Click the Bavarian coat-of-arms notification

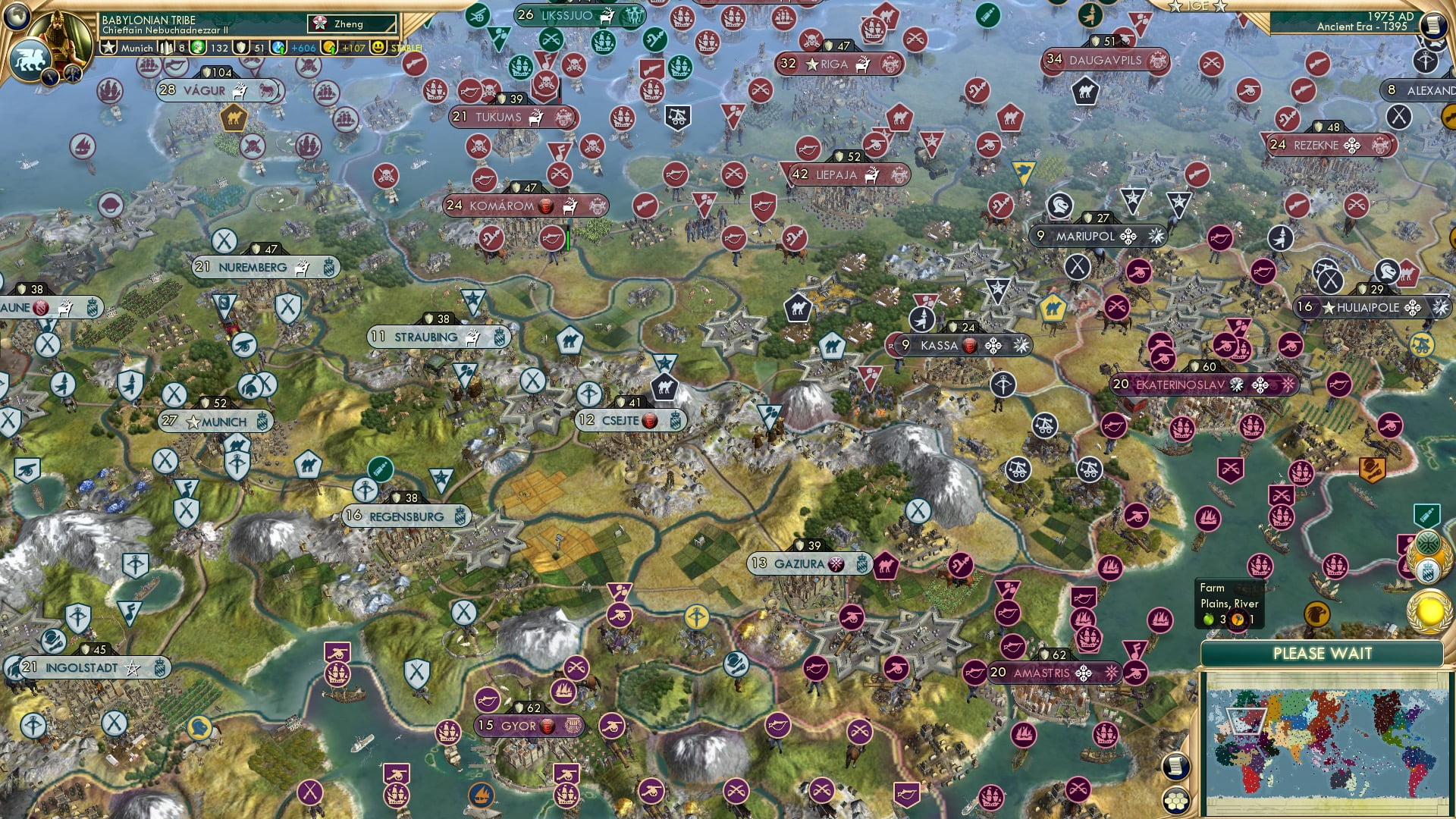point(1428,570)
